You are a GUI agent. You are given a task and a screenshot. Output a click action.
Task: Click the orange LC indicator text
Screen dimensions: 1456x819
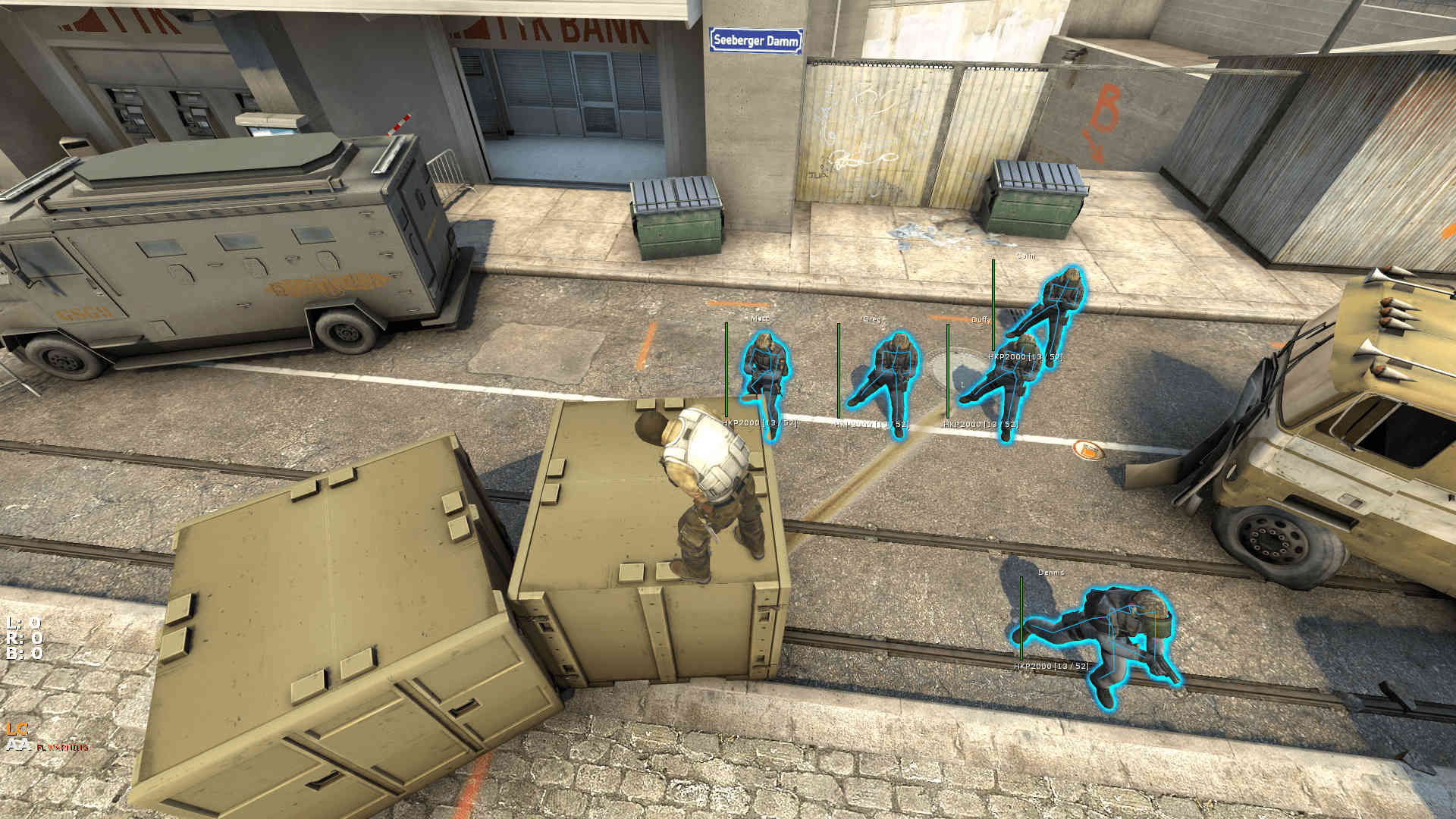coord(17,728)
